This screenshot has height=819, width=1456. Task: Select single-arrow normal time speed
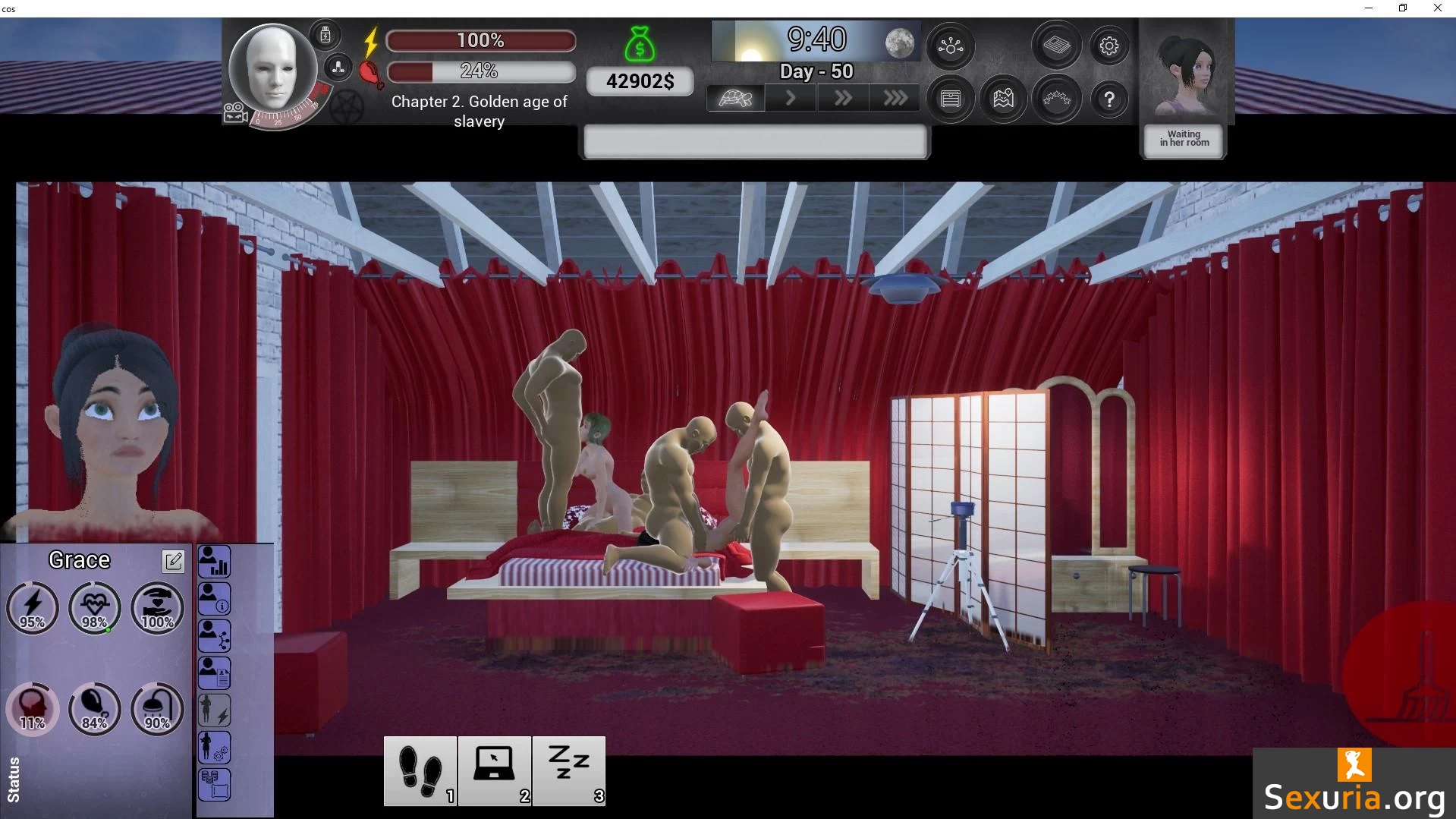[x=790, y=99]
